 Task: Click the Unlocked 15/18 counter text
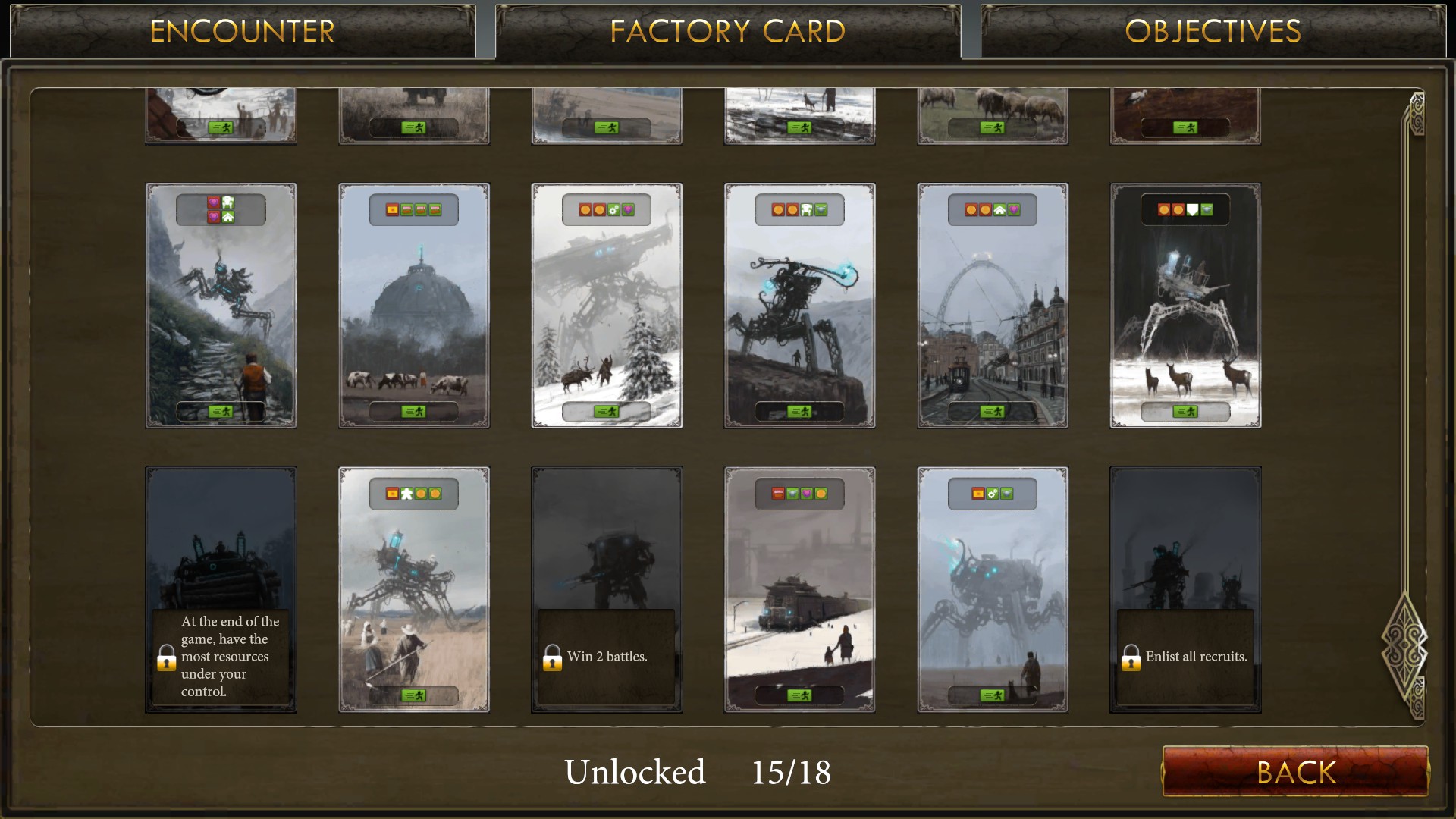(699, 772)
